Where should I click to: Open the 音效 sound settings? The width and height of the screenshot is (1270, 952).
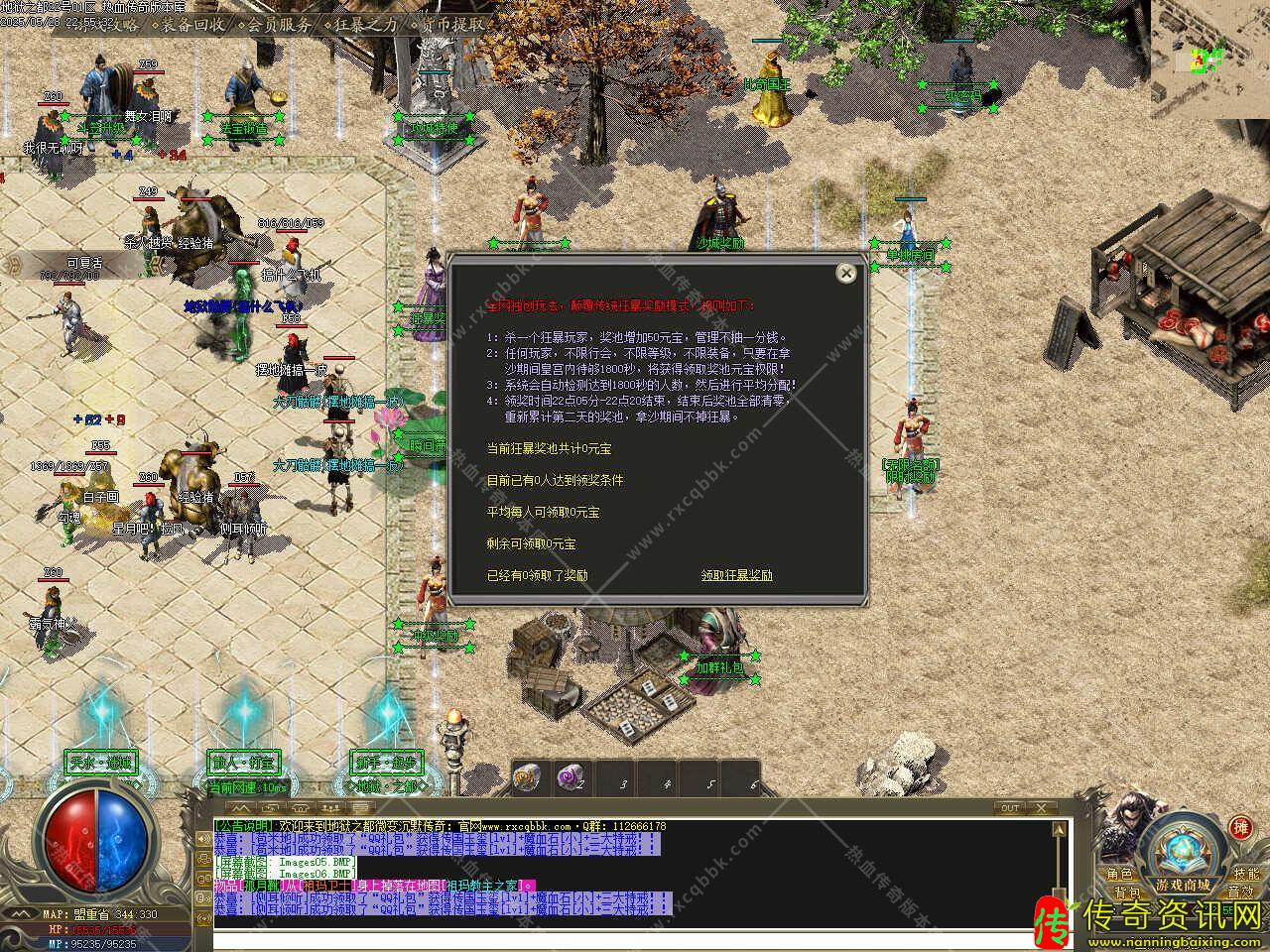pos(1240,892)
